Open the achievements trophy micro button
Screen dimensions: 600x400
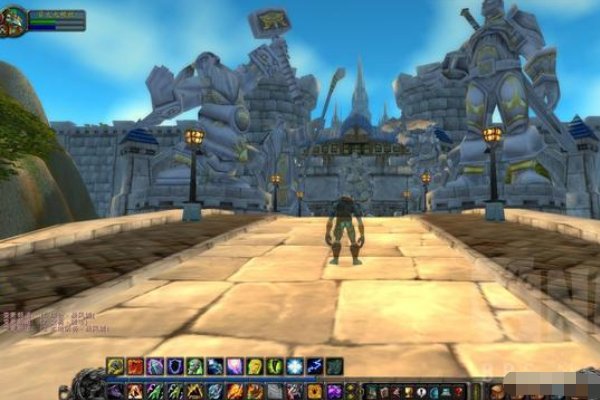pos(408,391)
